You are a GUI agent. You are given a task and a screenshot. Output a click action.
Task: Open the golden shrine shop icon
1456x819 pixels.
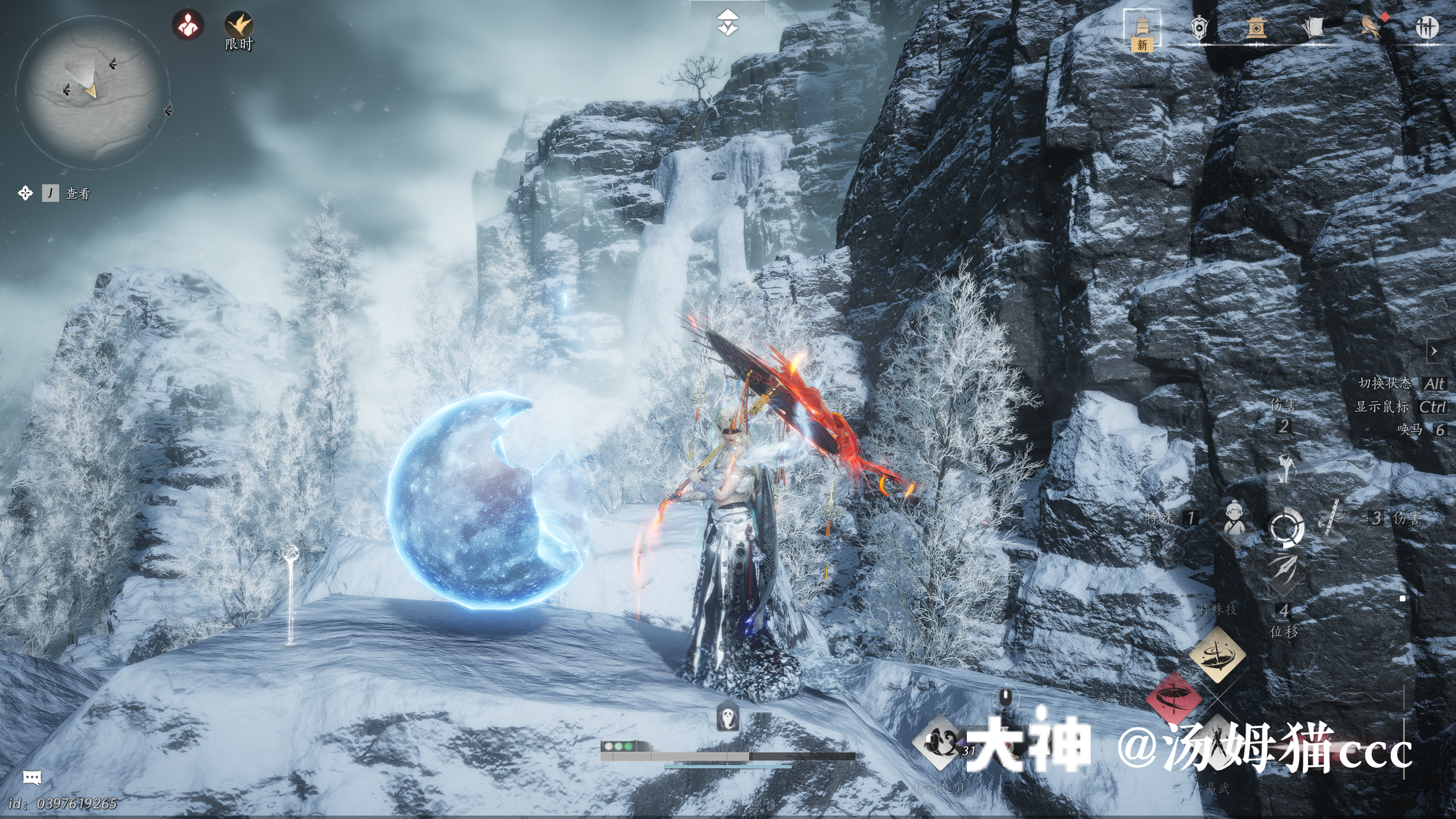1256,27
